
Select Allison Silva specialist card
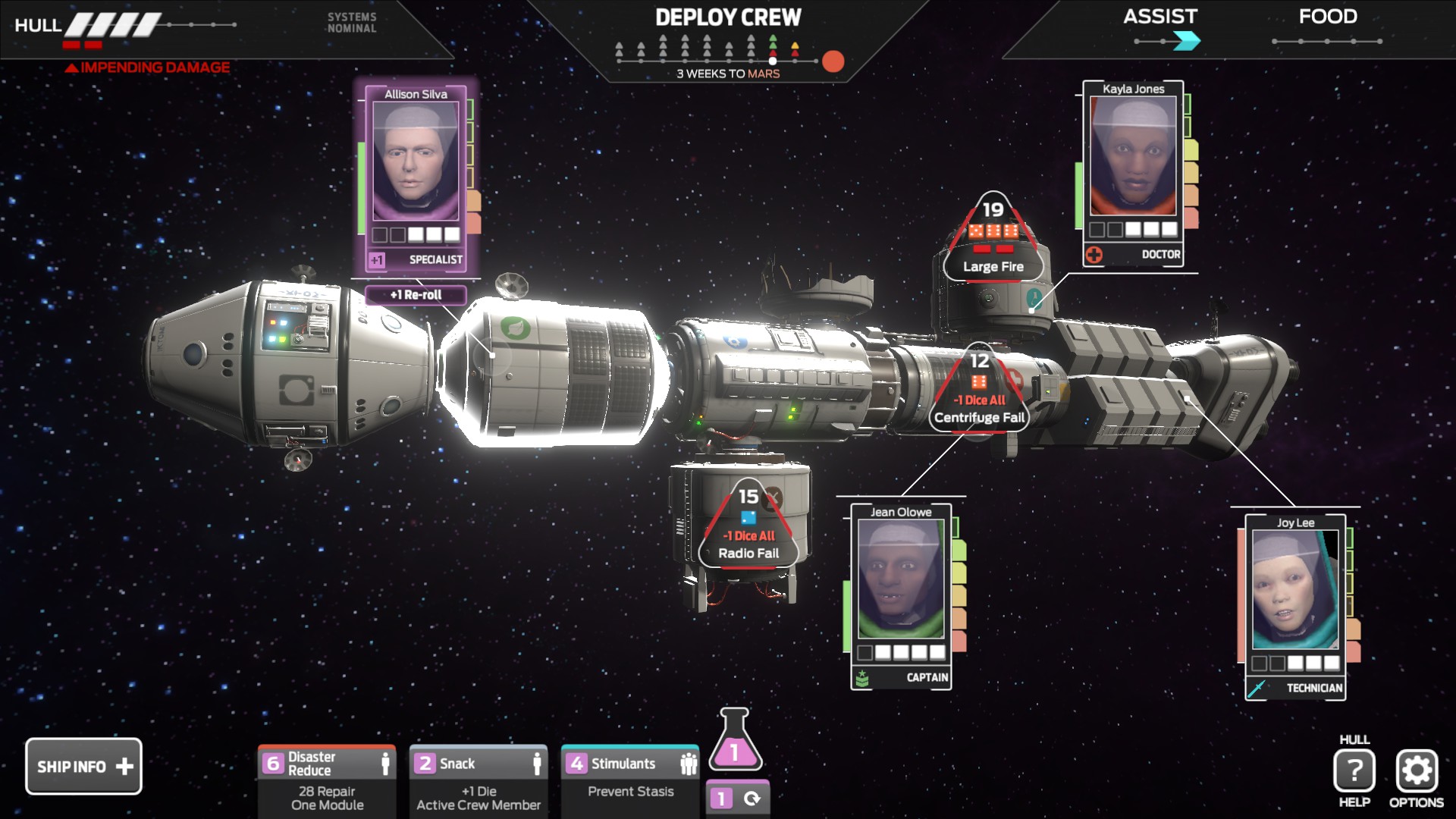[x=416, y=174]
